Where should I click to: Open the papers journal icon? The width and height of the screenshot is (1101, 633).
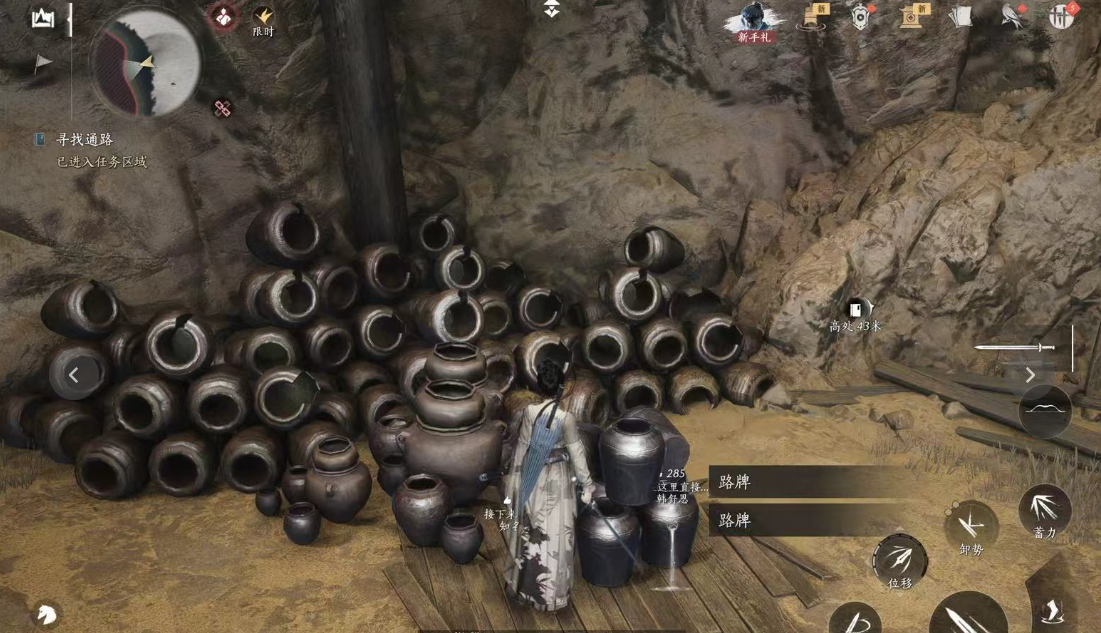960,16
